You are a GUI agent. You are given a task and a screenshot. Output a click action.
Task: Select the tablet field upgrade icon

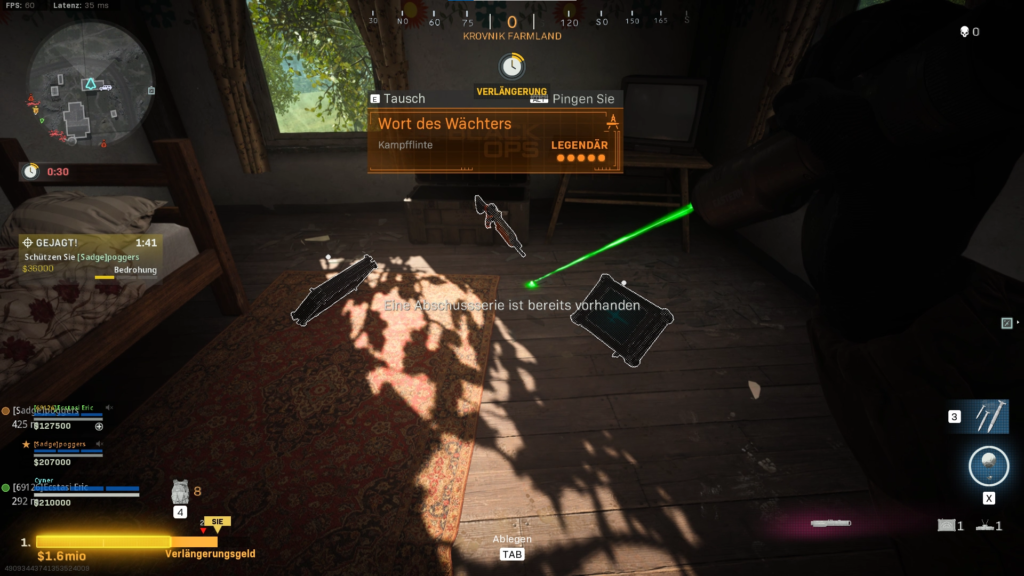click(x=945, y=525)
